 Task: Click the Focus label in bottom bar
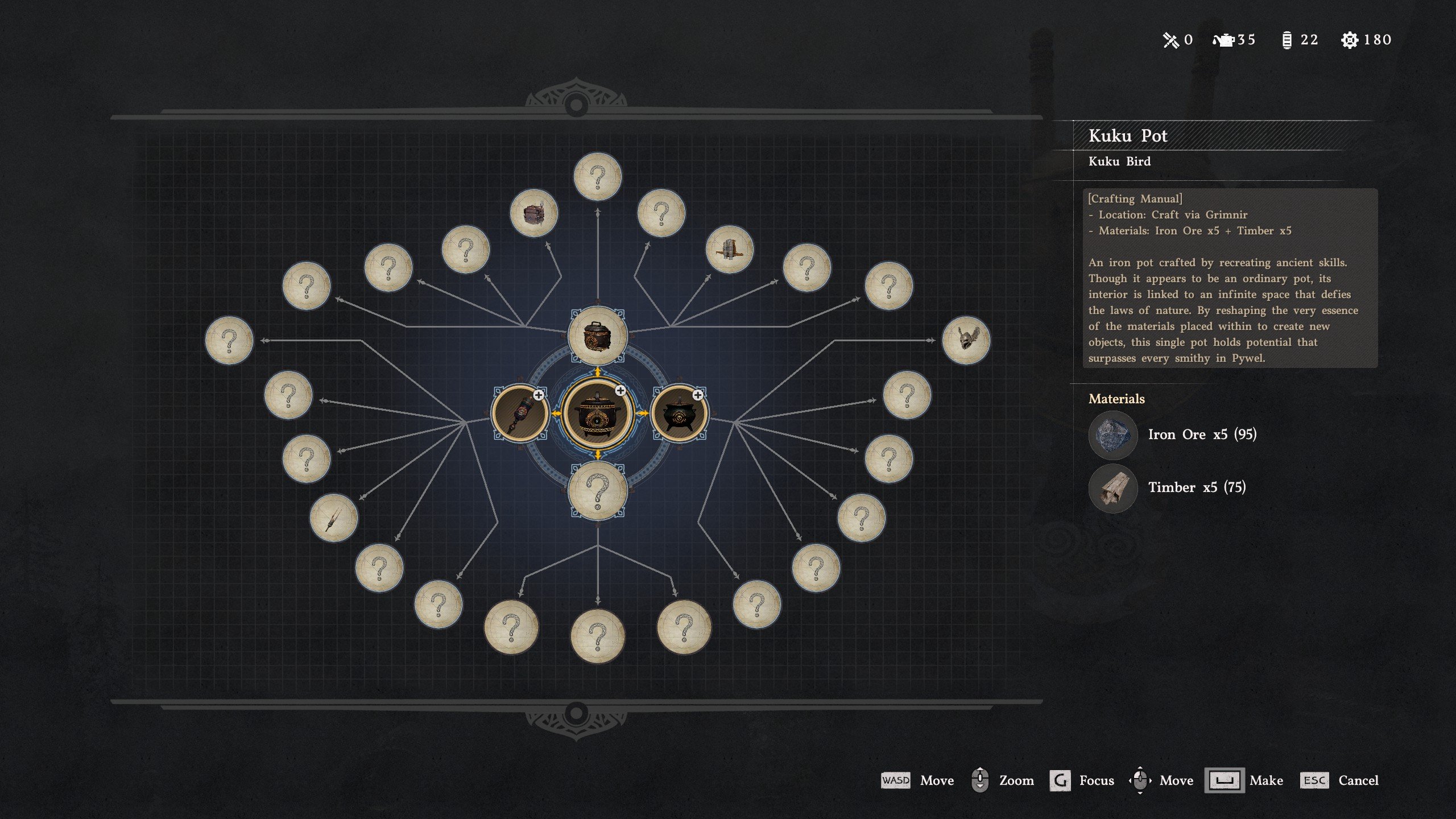point(1097,780)
